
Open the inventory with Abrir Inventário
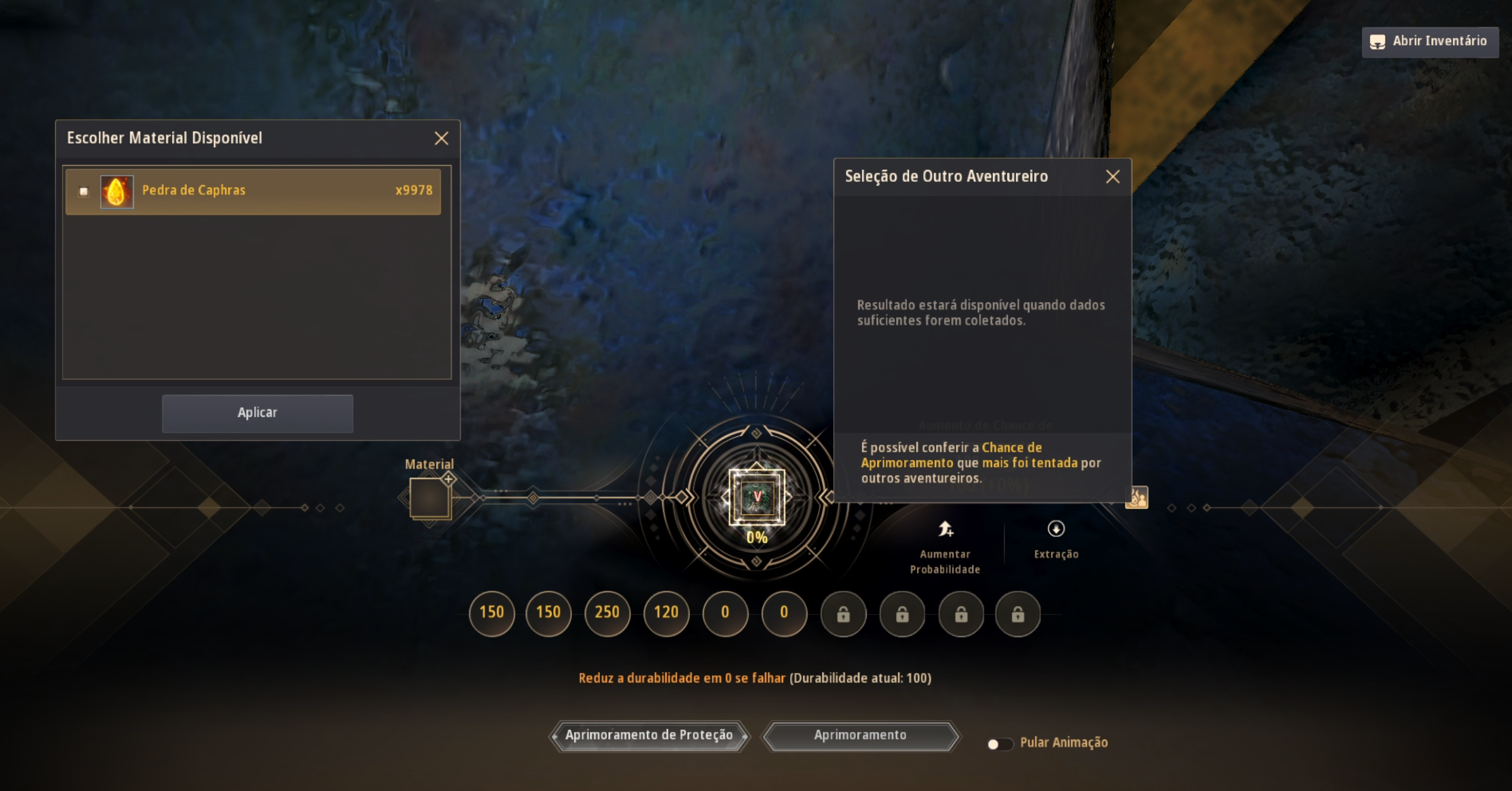pyautogui.click(x=1430, y=42)
